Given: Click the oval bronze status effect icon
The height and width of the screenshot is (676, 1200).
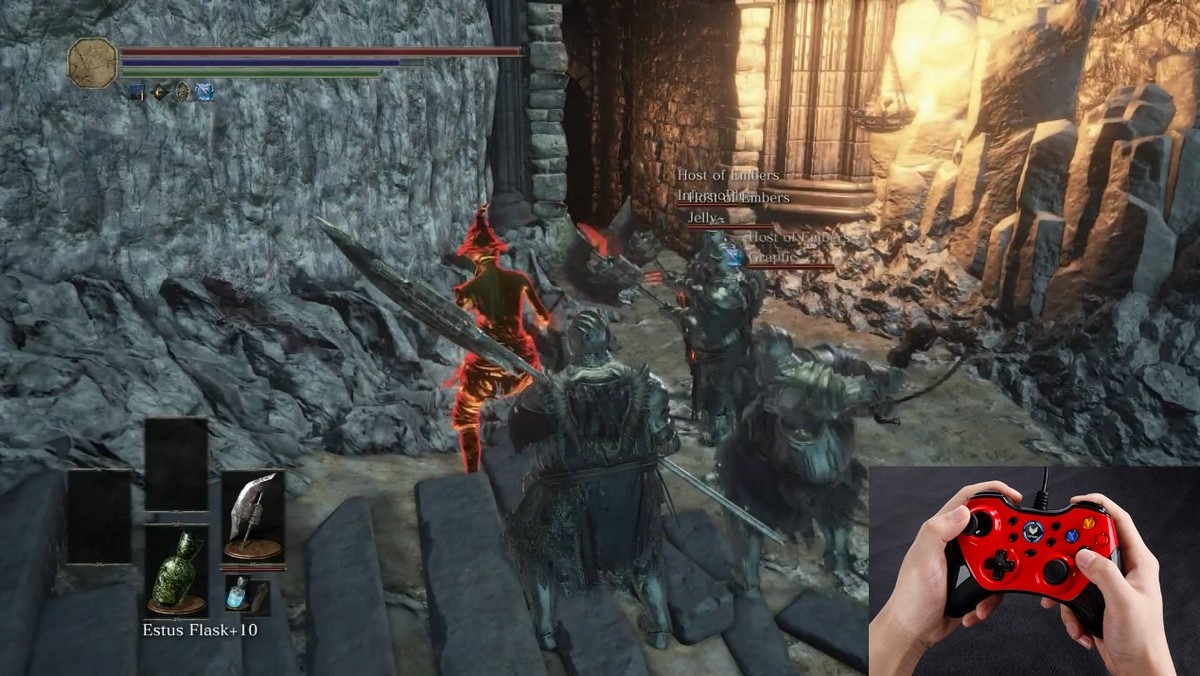Looking at the screenshot, I should [182, 93].
